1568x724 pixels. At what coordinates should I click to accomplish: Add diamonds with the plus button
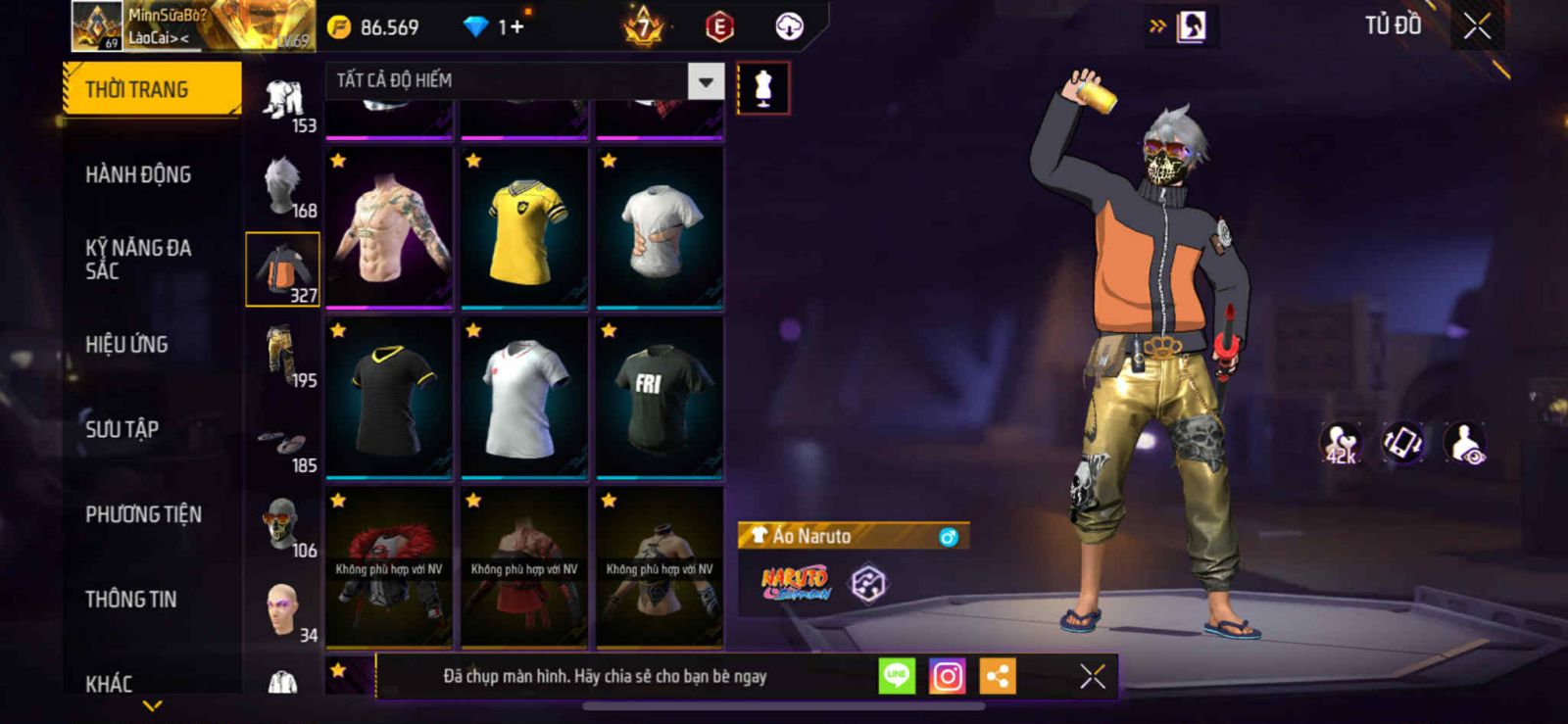(x=515, y=26)
